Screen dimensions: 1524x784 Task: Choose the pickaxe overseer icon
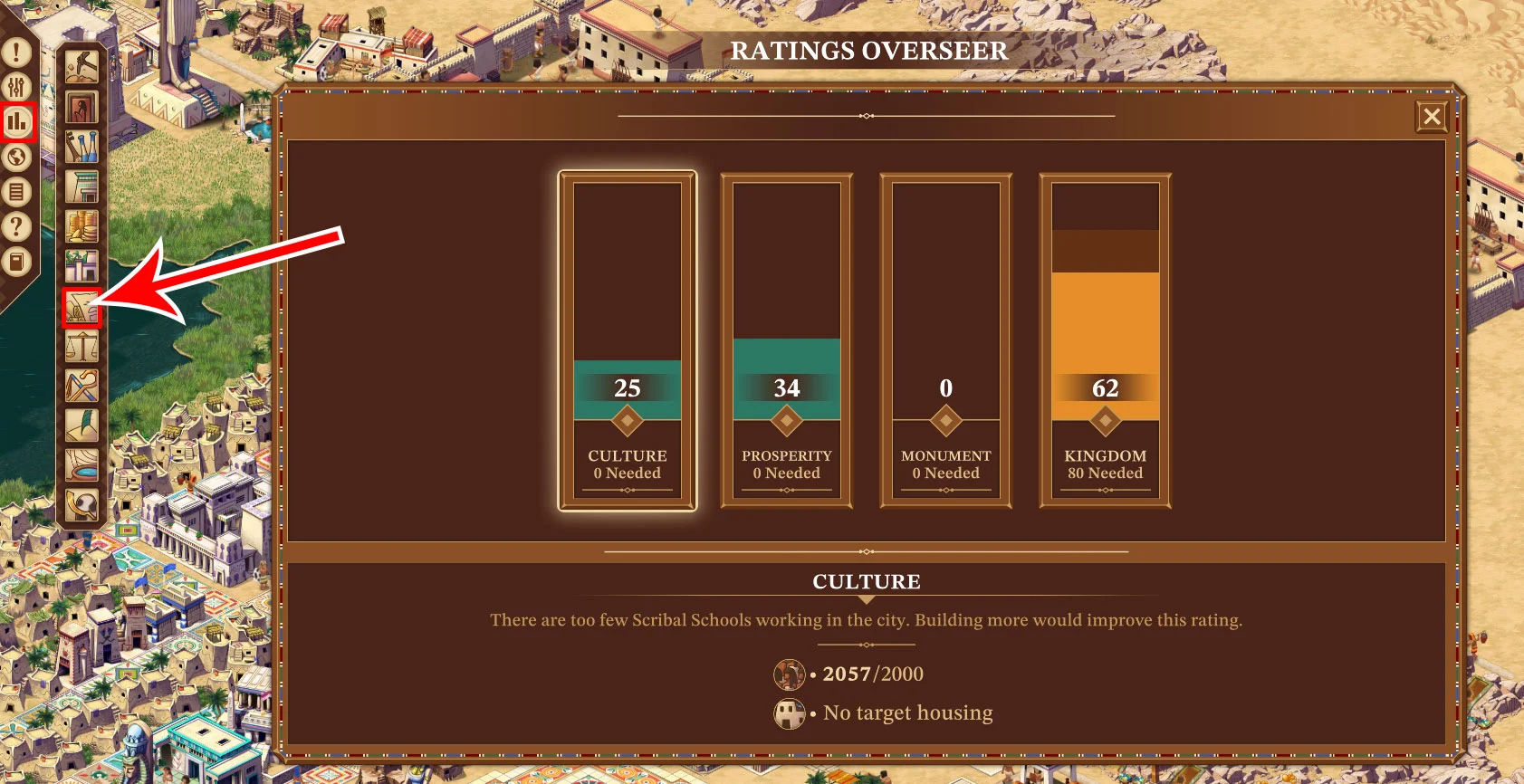coord(81,66)
